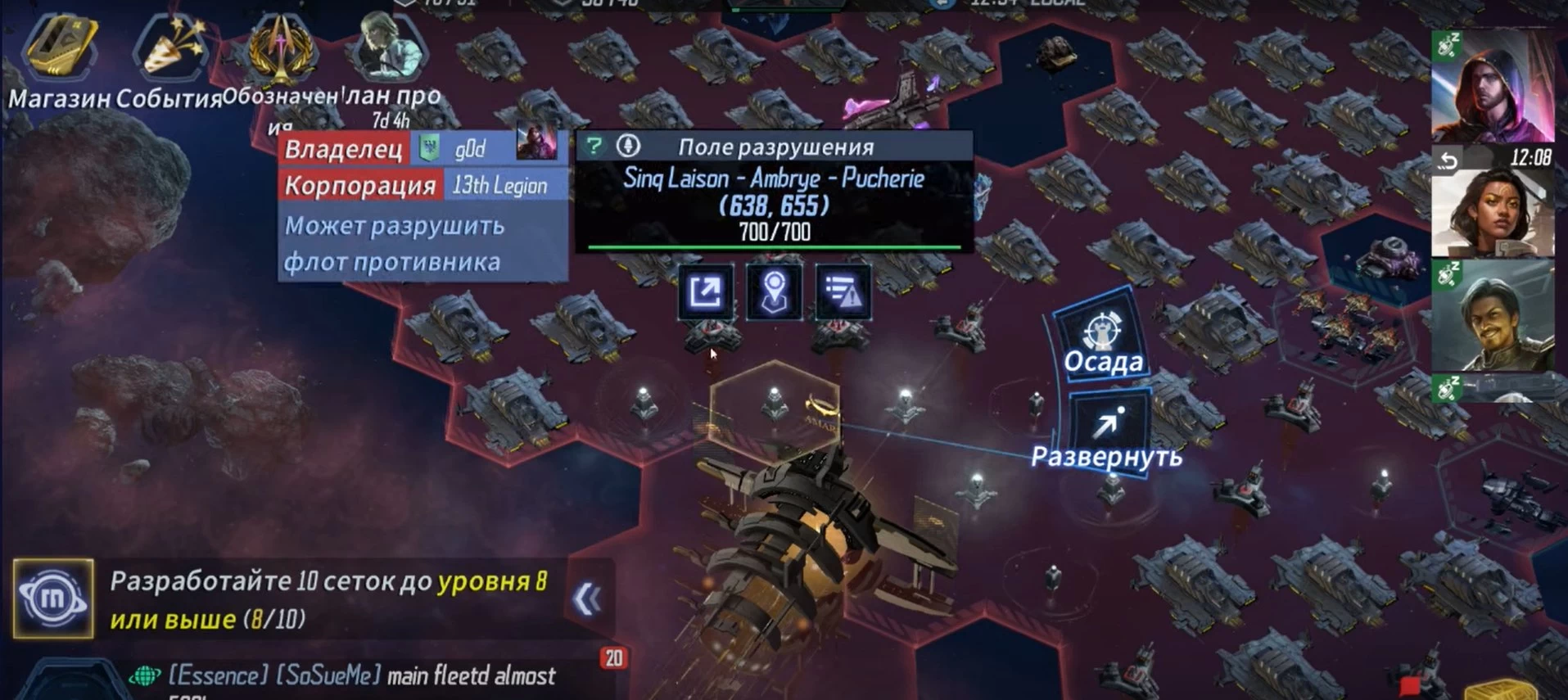Click the share arrow icon under tile info
The height and width of the screenshot is (700, 1568).
point(705,292)
